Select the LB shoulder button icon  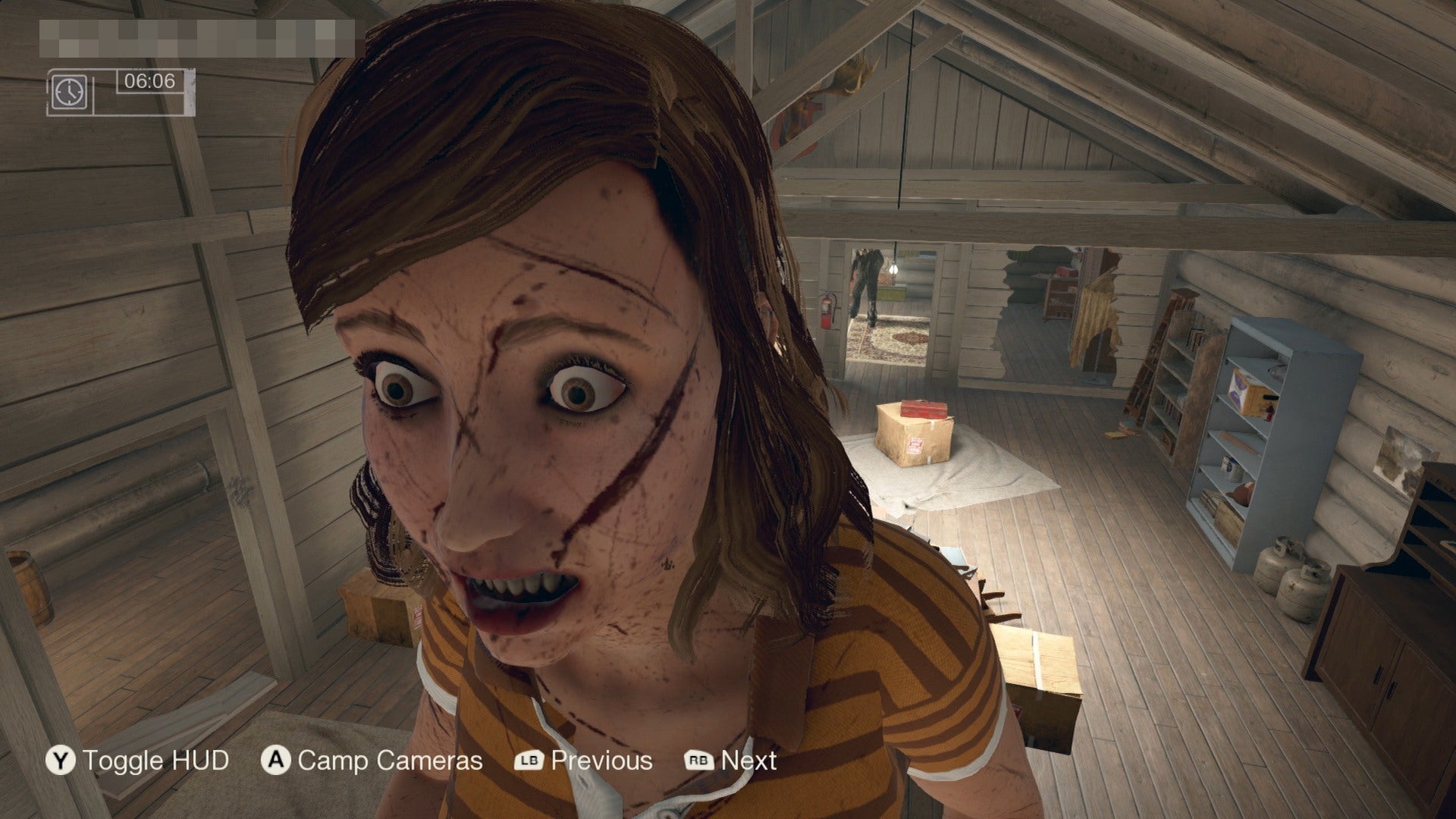coord(531,759)
